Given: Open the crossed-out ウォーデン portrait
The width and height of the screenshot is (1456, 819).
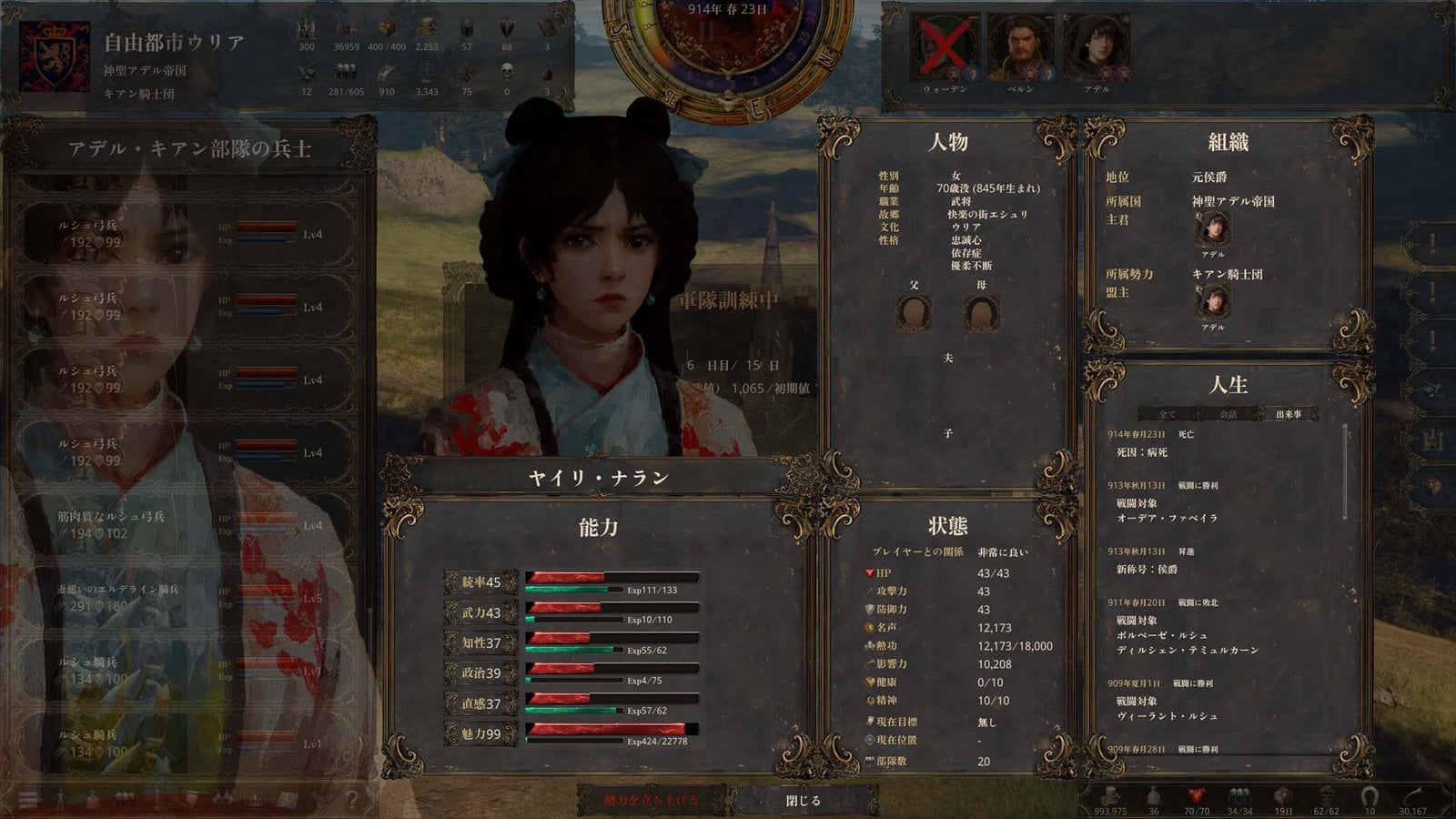Looking at the screenshot, I should pyautogui.click(x=945, y=47).
